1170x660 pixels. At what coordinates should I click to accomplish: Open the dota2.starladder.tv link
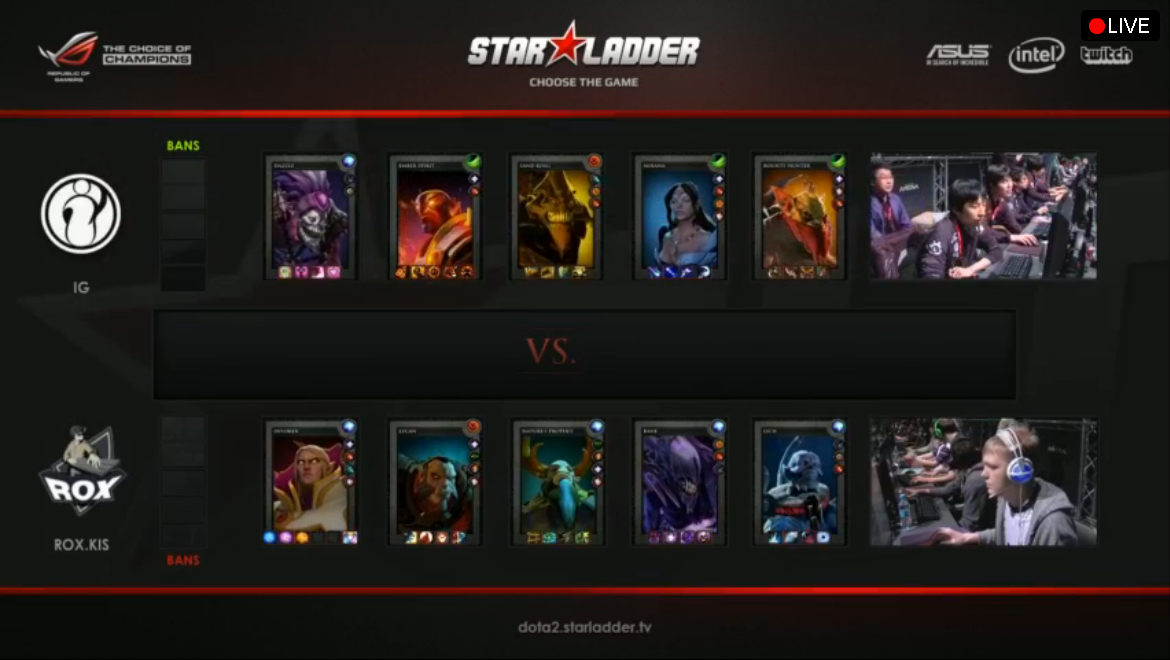[584, 628]
